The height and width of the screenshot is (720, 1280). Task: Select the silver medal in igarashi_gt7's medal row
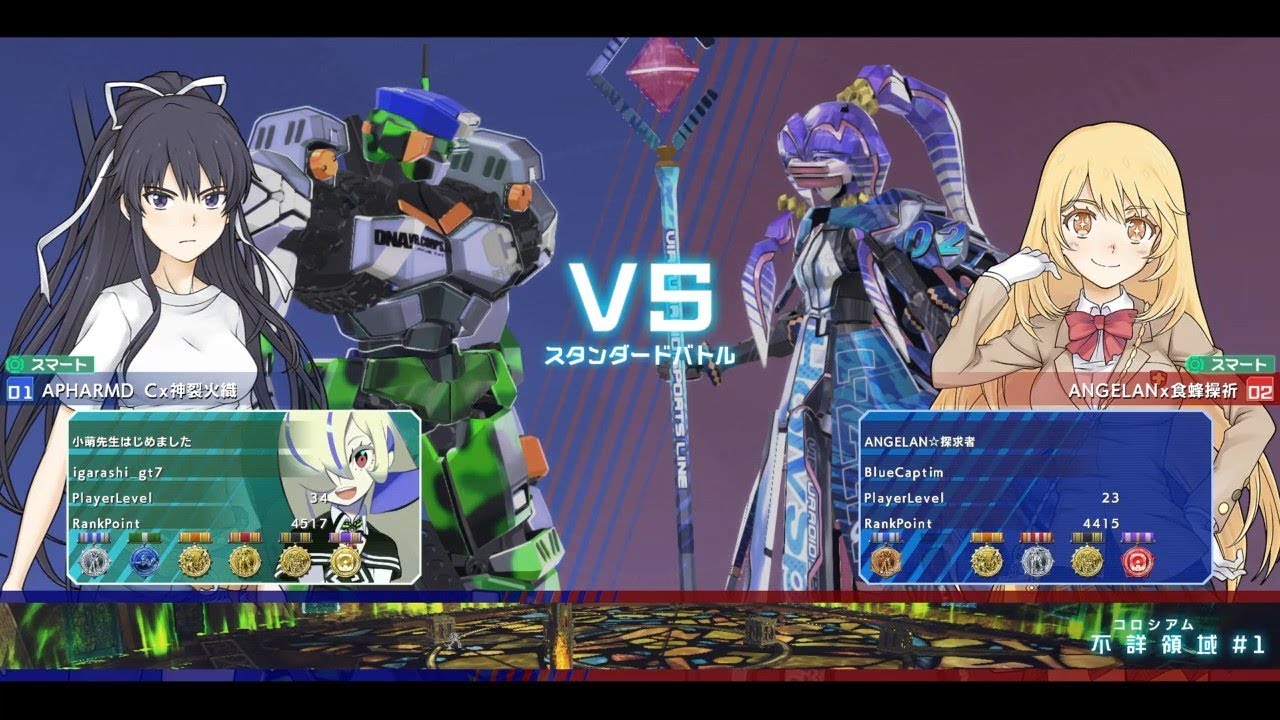click(97, 559)
